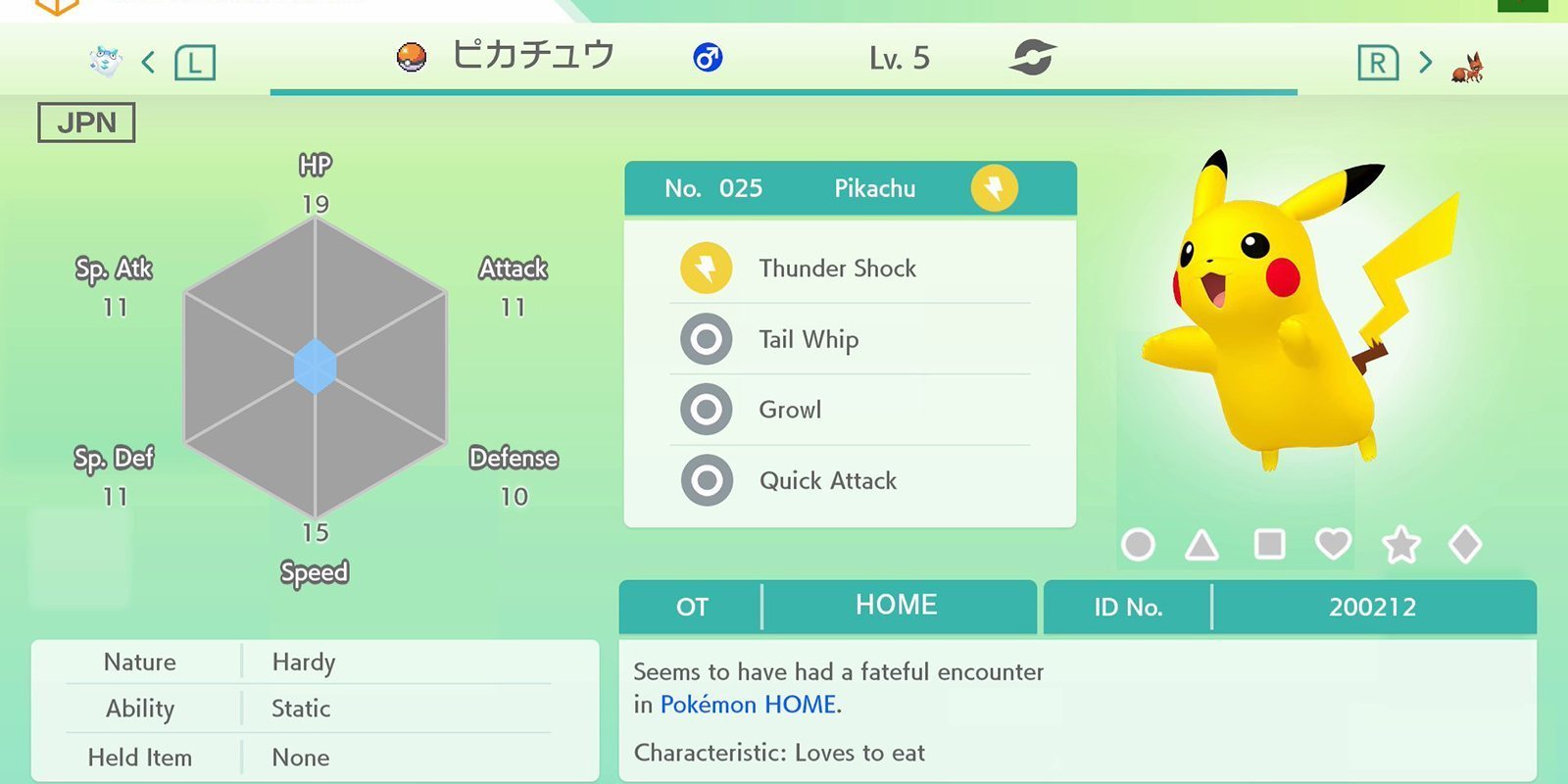Open the Pokémon HOME link in the description
The image size is (1568, 784).
(x=749, y=704)
